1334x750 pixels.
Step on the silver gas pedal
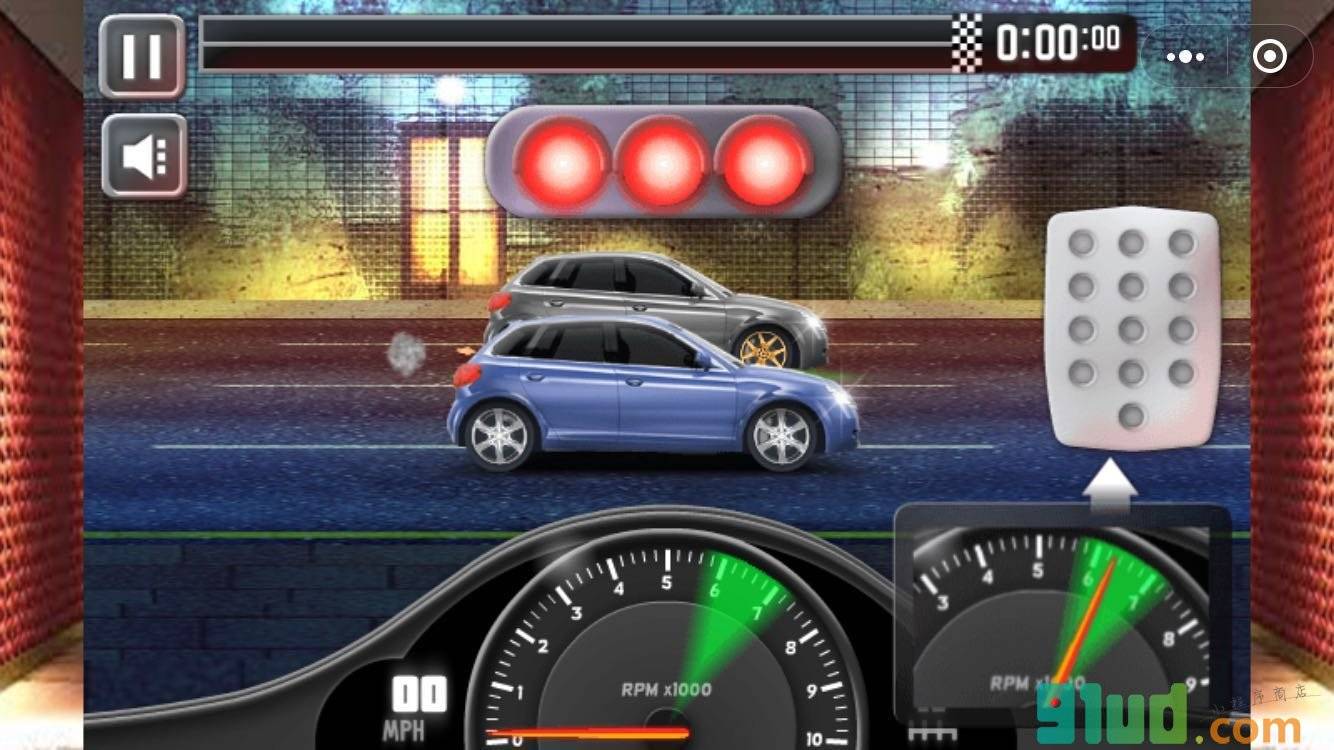(x=1132, y=330)
